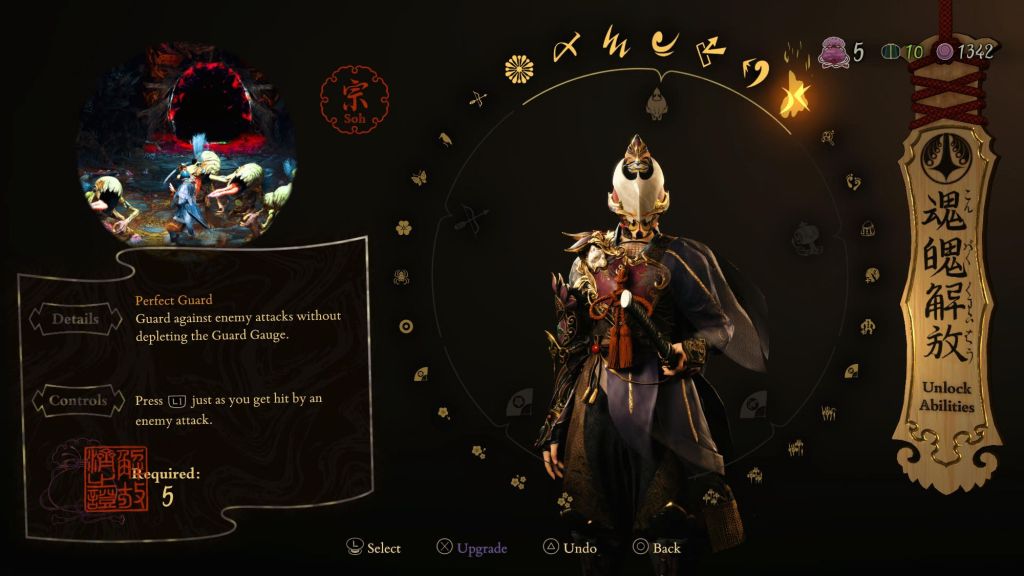Image resolution: width=1024 pixels, height=576 pixels.
Task: Select the glowing Perfect Guard skill node
Action: point(796,93)
